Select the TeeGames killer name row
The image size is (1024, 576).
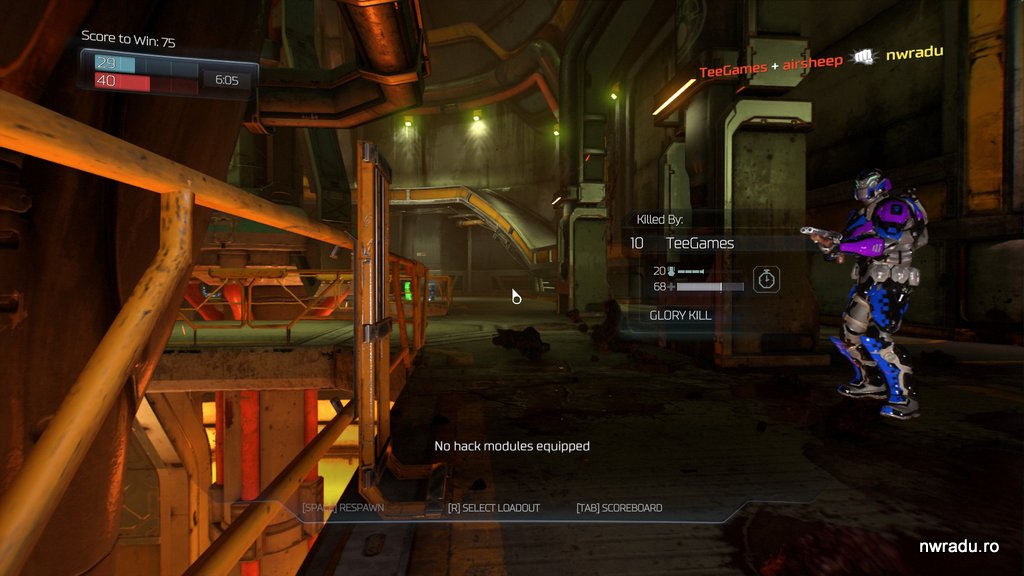pos(700,243)
